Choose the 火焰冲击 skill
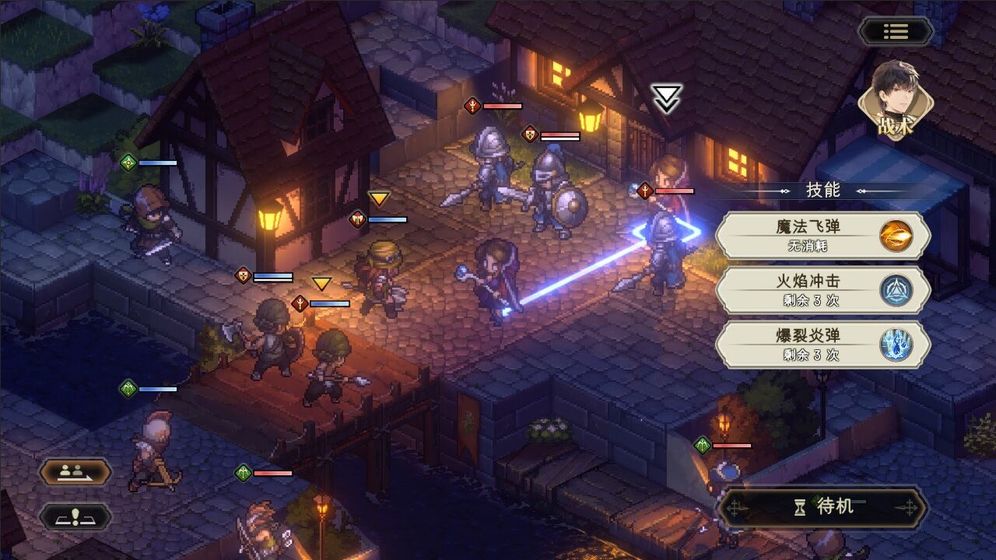996x560 pixels. tap(823, 290)
